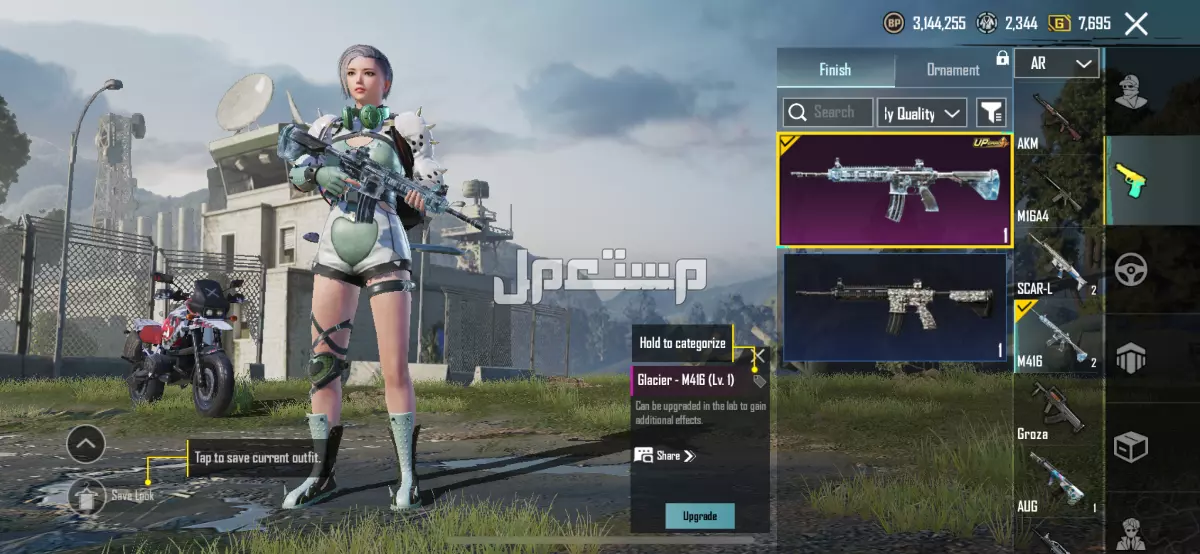The image size is (1200, 554).
Task: Open the Quality sort dropdown
Action: click(x=922, y=113)
